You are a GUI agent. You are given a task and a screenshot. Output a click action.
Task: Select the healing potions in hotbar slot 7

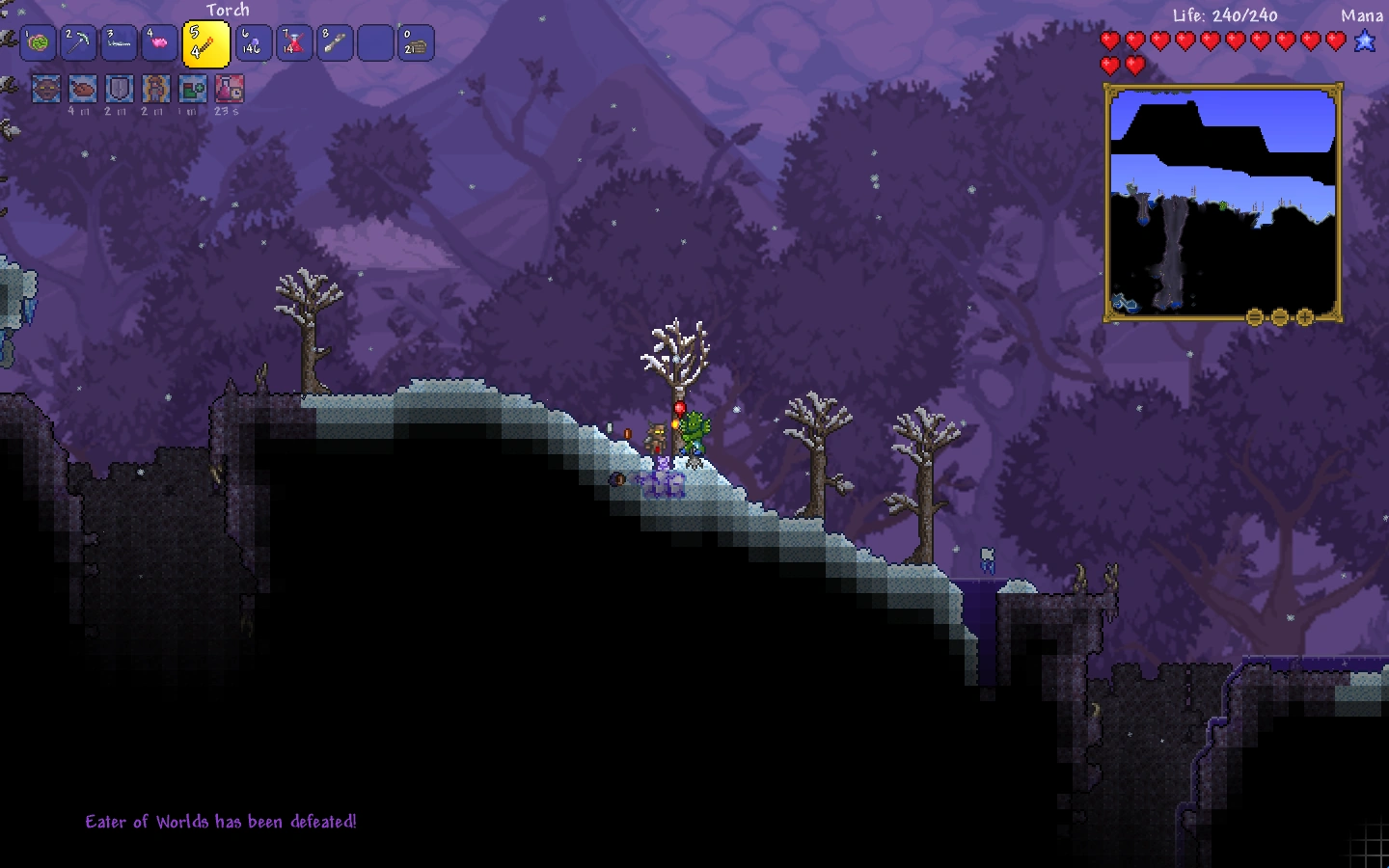(294, 42)
